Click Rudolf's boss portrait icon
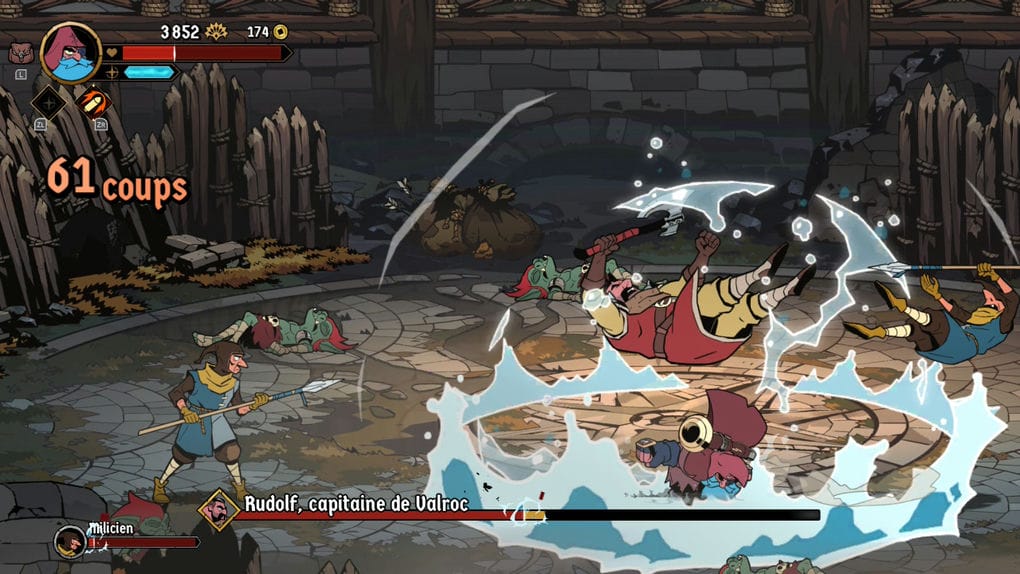The width and height of the screenshot is (1020, 574). [x=217, y=509]
